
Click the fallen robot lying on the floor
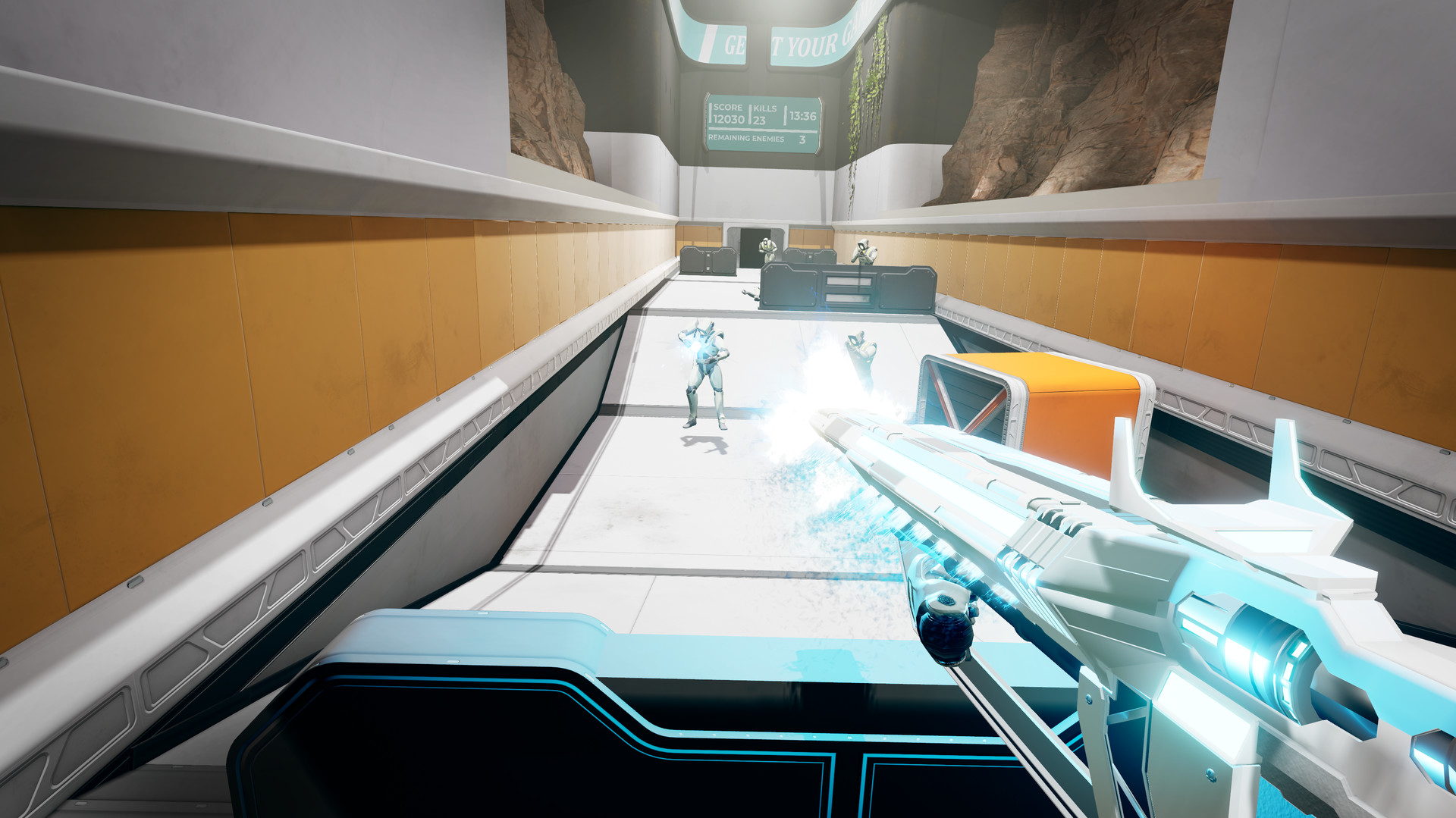pos(752,292)
